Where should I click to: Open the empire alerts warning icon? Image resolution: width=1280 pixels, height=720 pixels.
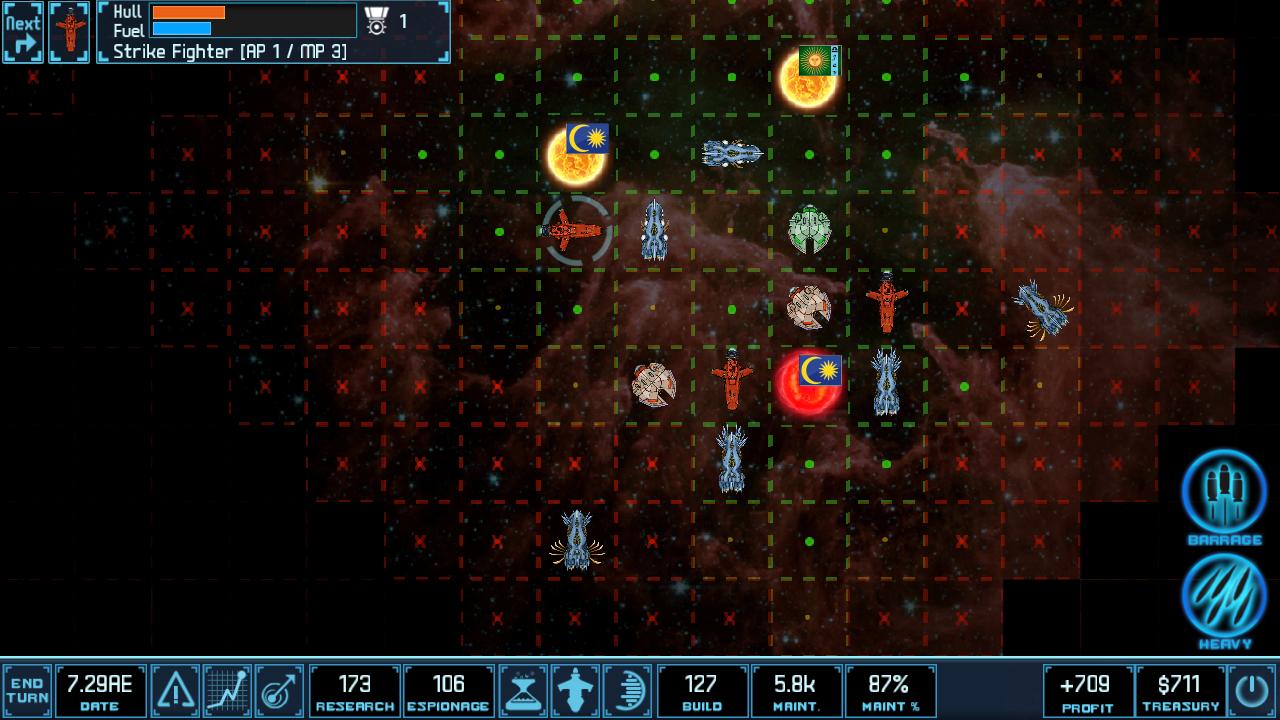point(175,688)
